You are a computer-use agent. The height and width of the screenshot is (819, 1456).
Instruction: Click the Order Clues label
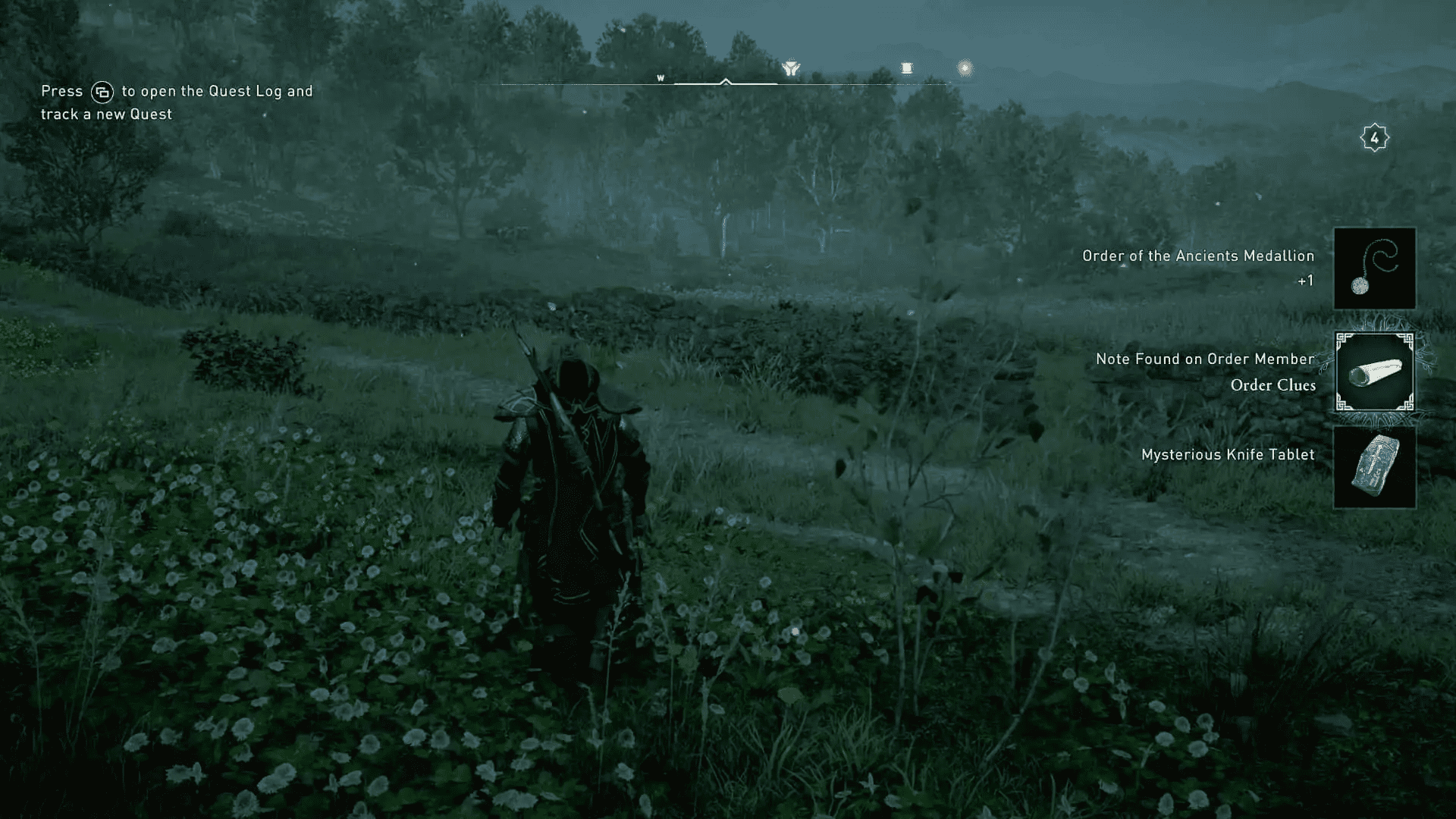[1272, 385]
